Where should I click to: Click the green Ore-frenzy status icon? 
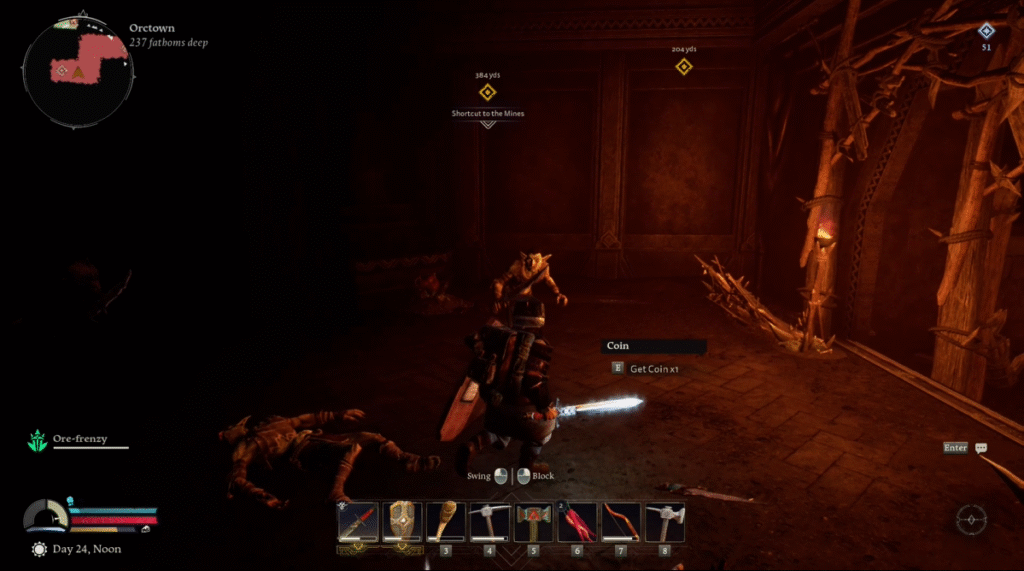coord(38,440)
